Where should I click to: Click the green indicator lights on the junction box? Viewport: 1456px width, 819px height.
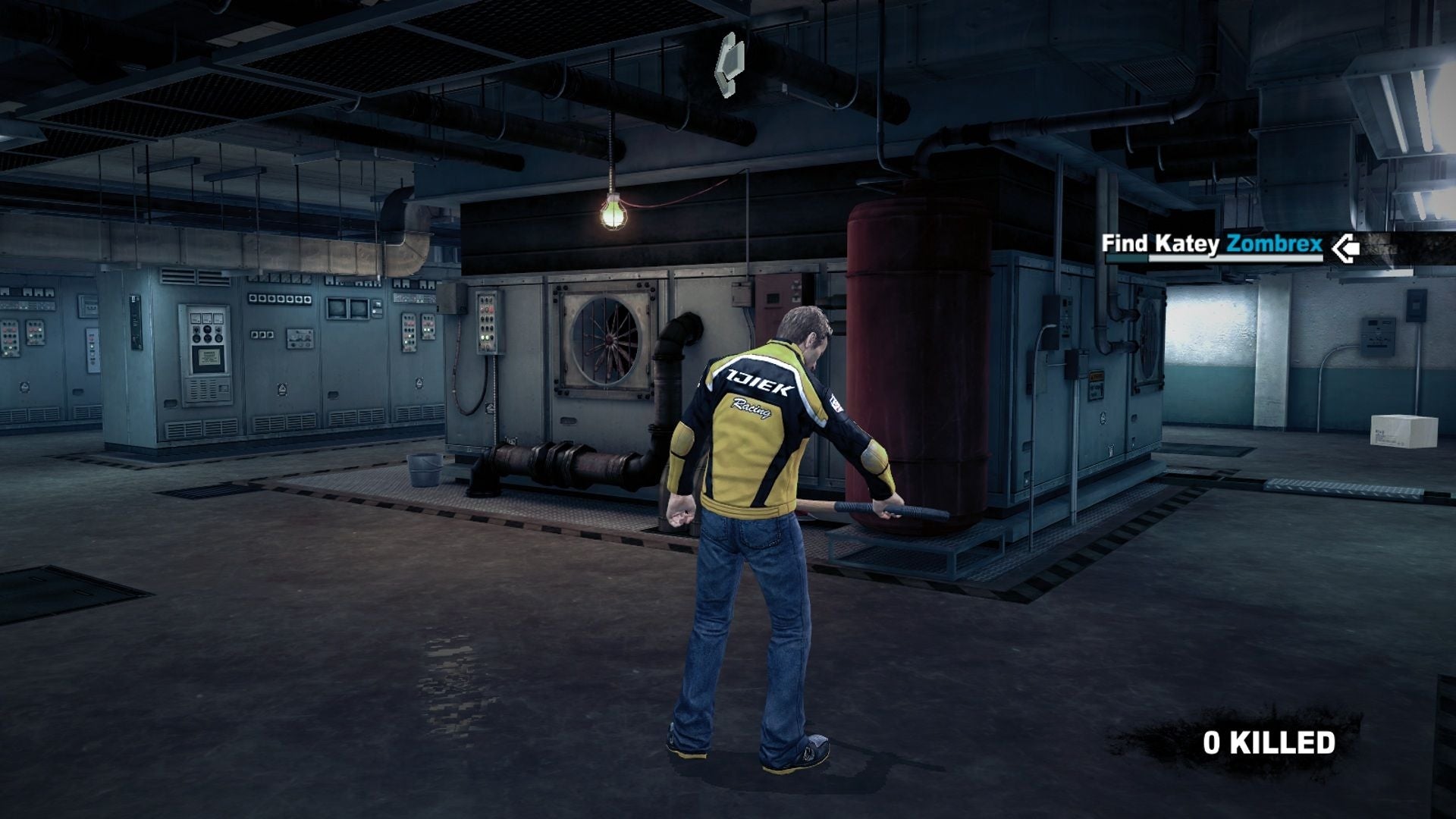[x=484, y=336]
